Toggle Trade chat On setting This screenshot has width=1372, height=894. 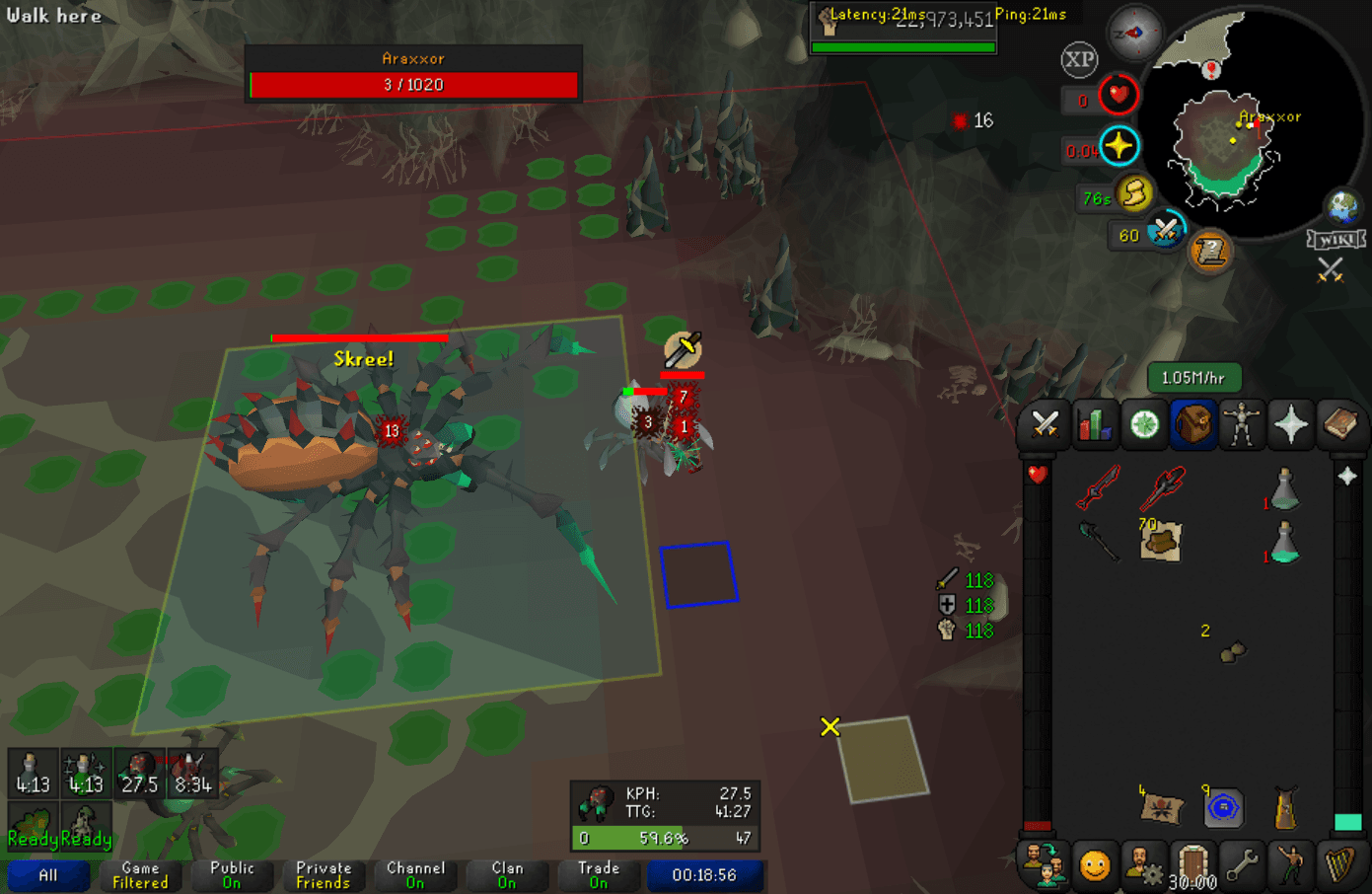pyautogui.click(x=599, y=874)
